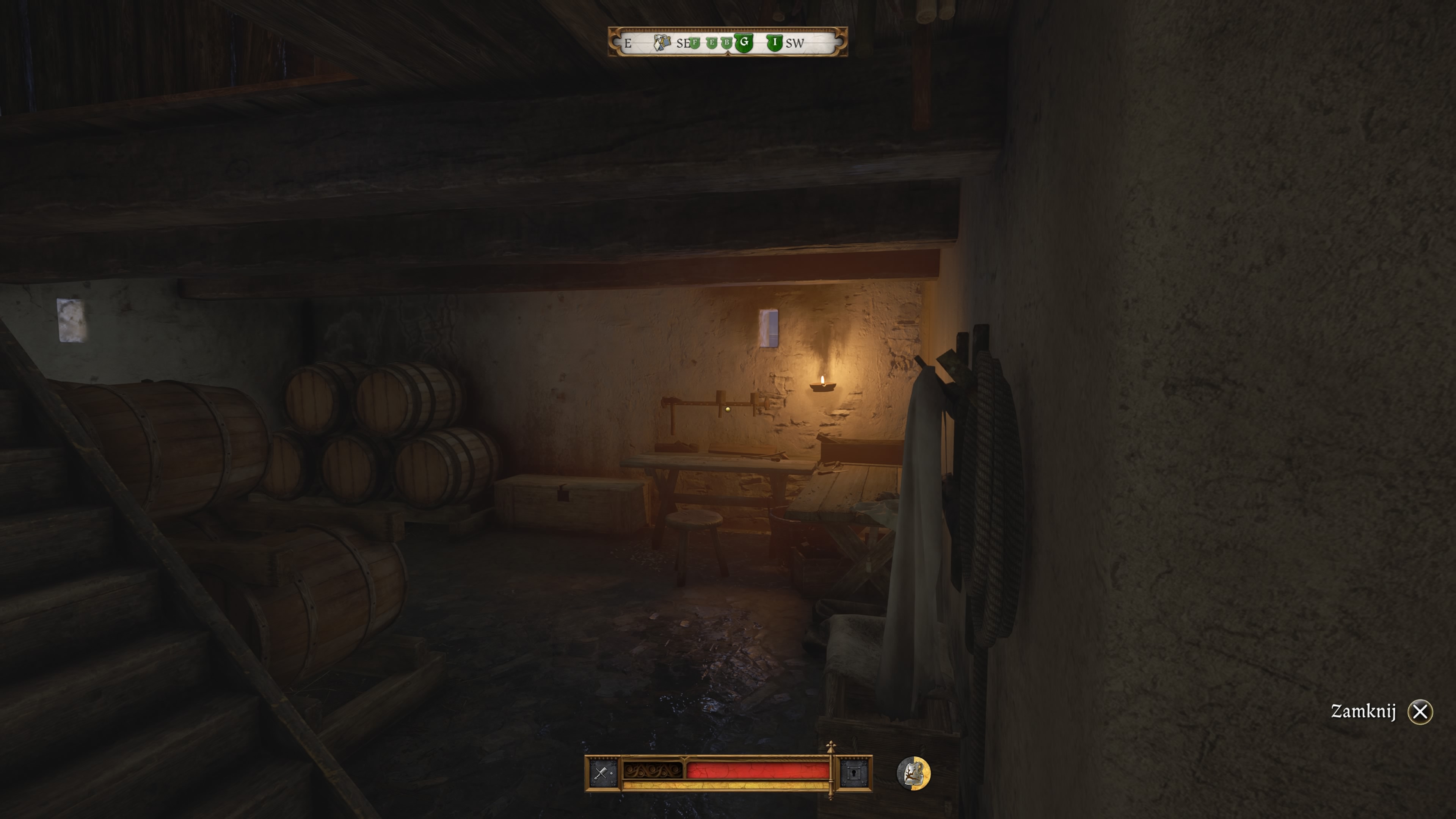Click the "I" shield marker on the compass
Image resolution: width=1456 pixels, height=819 pixels.
775,43
